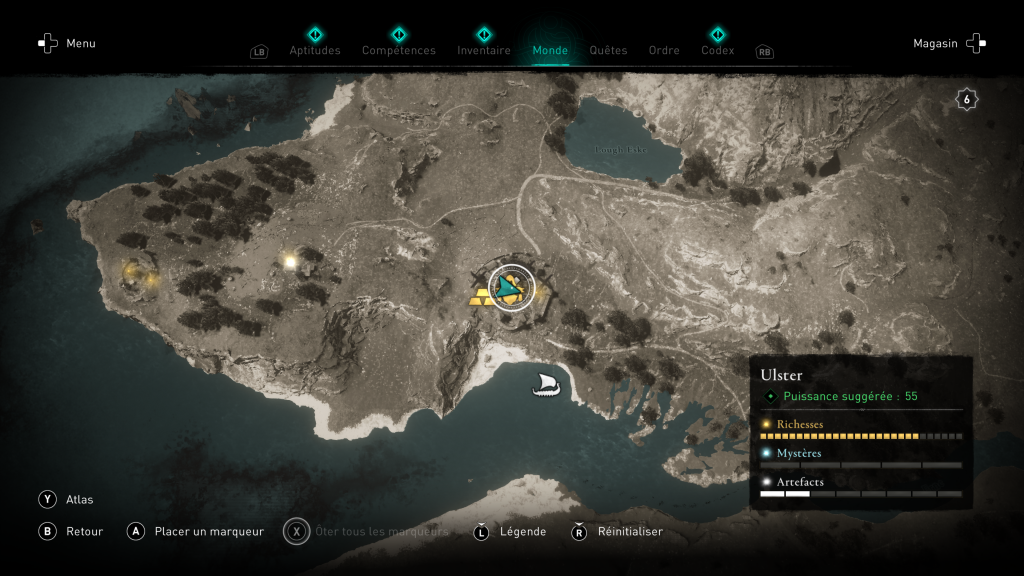
Task: Select the longship marker on the map
Action: [546, 384]
